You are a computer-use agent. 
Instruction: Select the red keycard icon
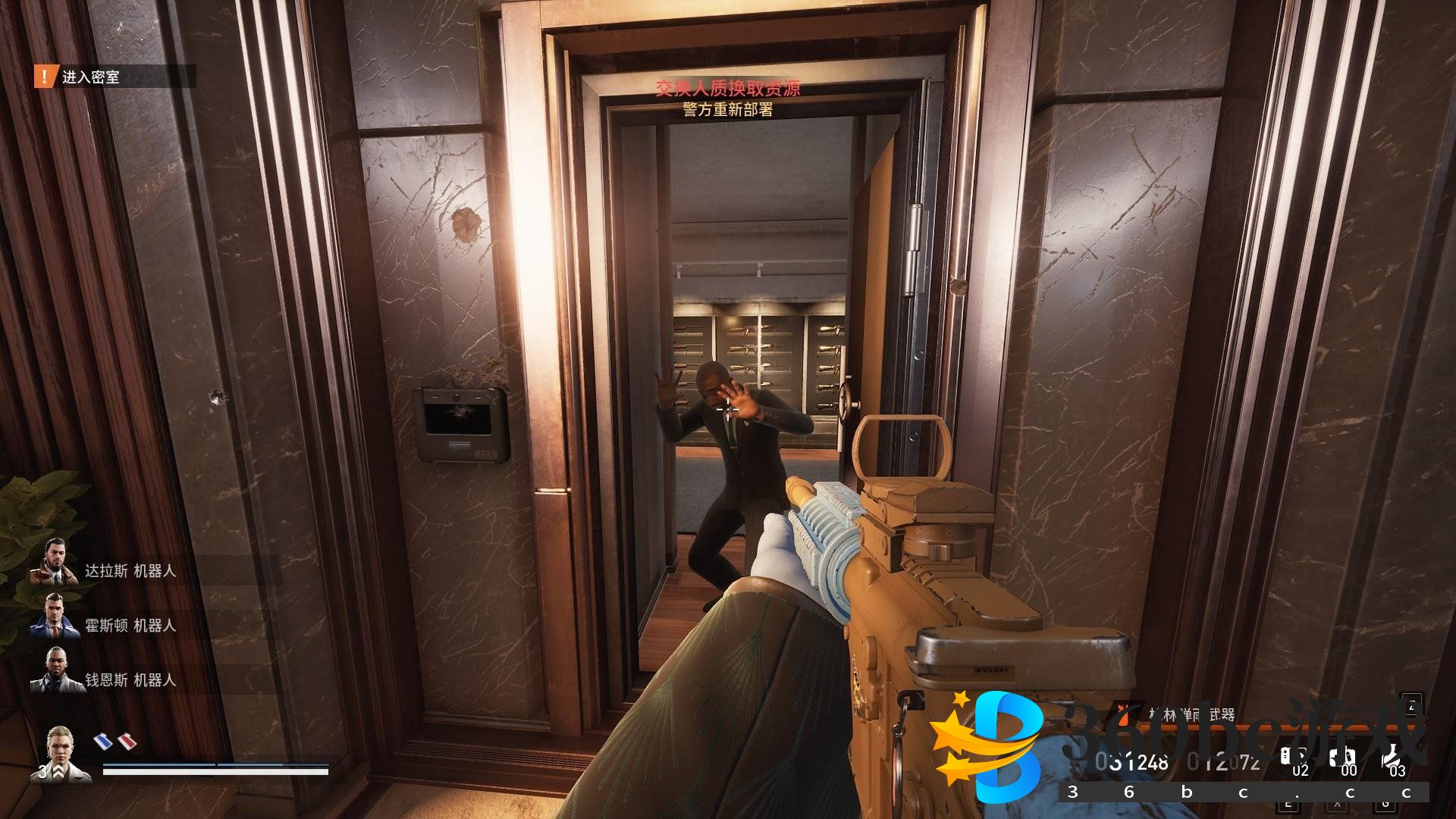(127, 740)
